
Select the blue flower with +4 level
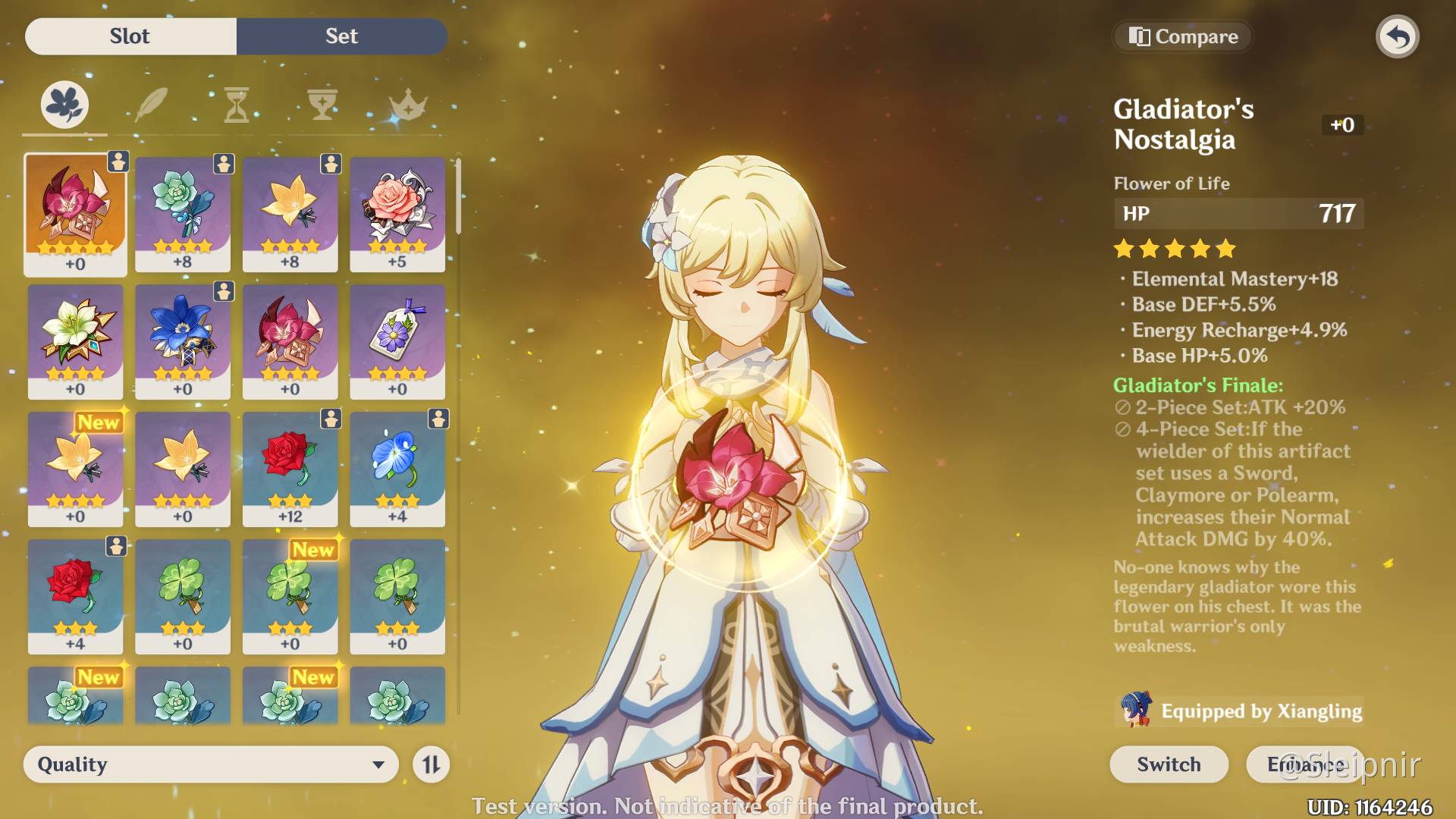(397, 468)
